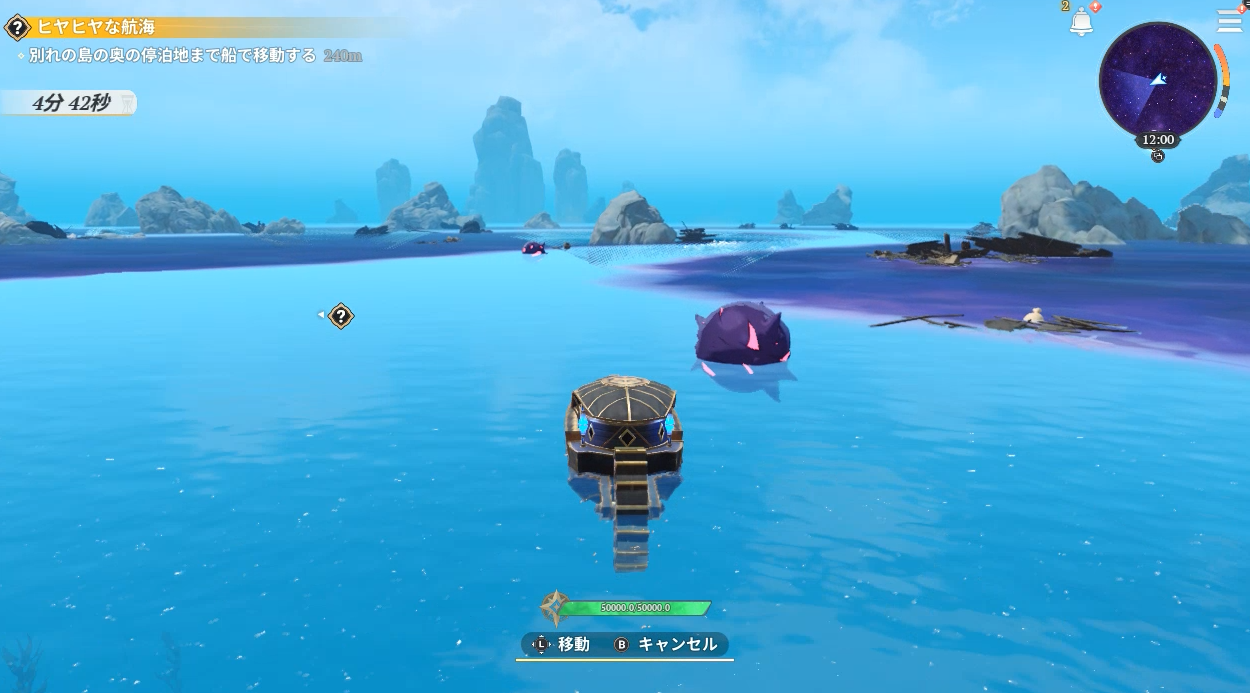
Task: Open the notification bell icon
Action: [1081, 21]
